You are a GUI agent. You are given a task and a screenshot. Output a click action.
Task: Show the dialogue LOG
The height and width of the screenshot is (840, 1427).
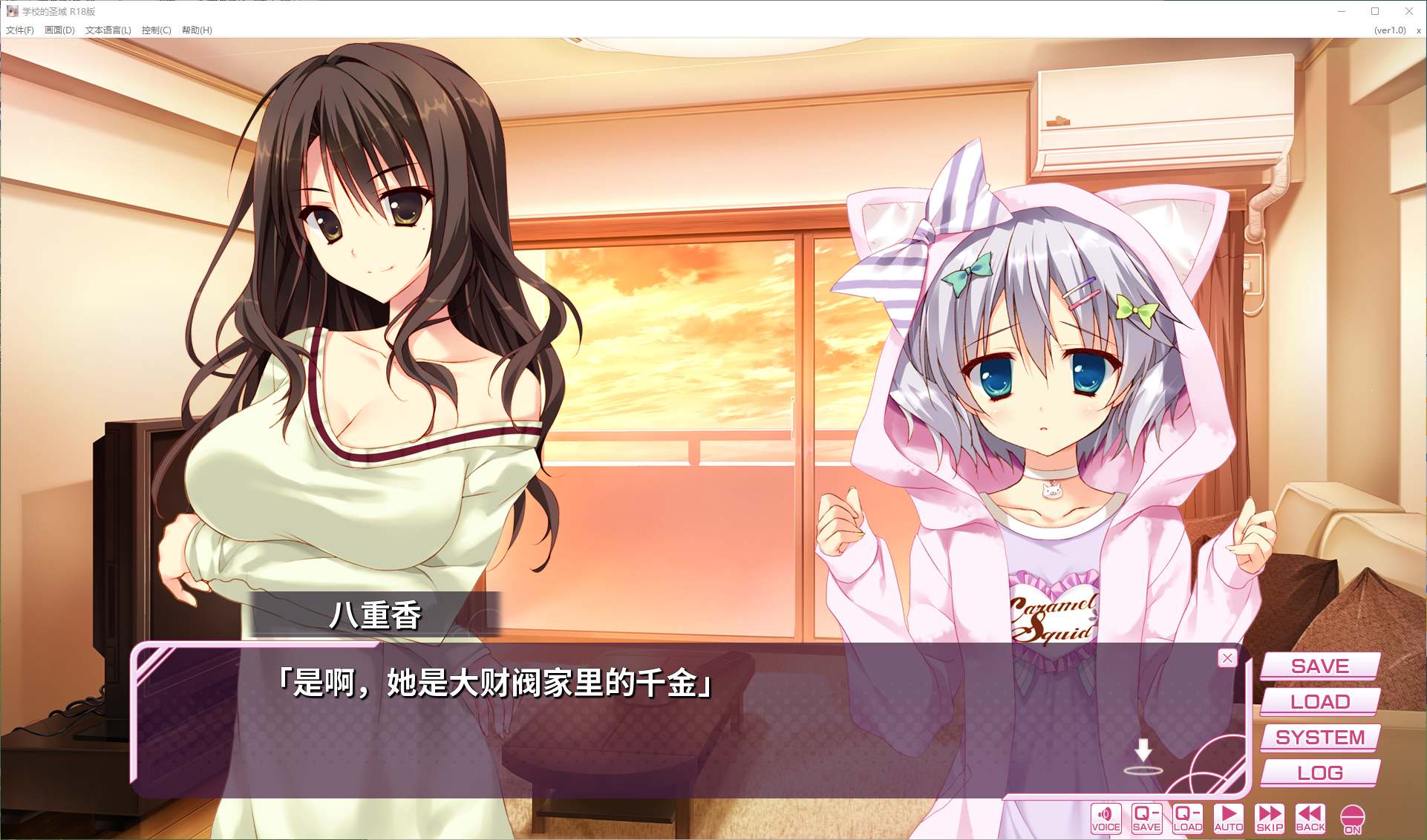click(1319, 772)
